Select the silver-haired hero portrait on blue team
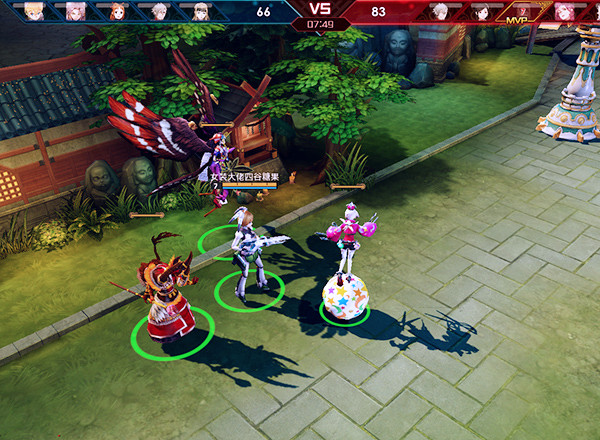 point(159,11)
